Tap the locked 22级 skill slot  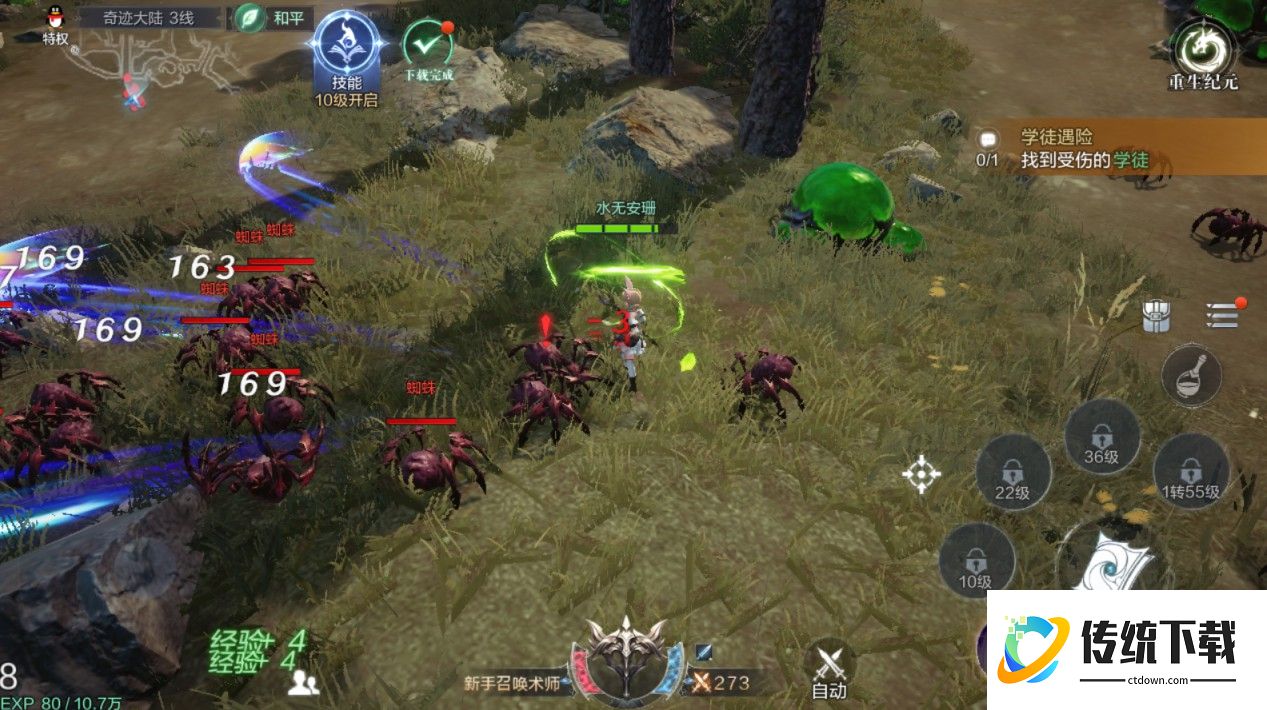[x=1012, y=472]
